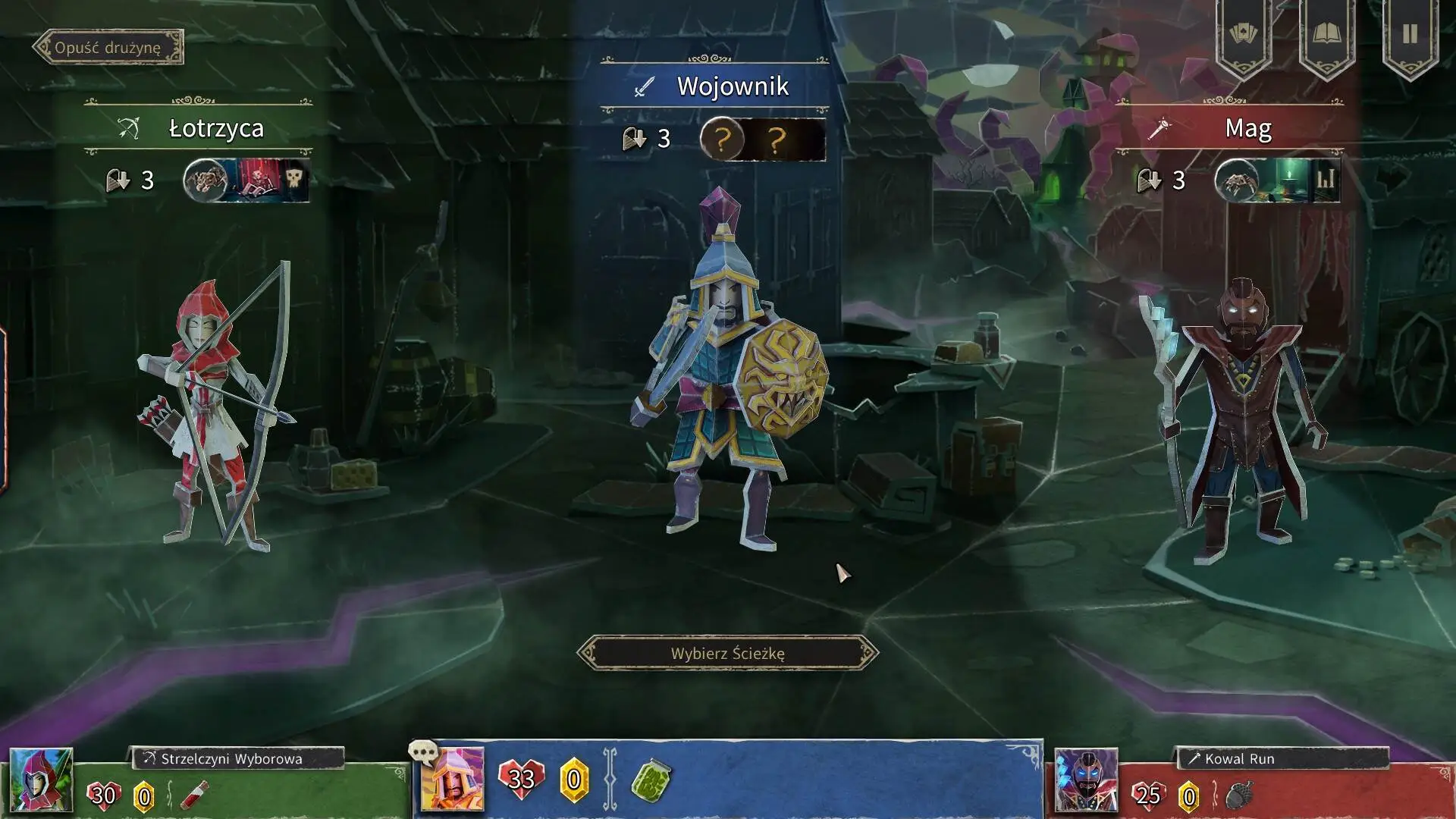Screen dimensions: 1456x819
Task: Pause the game with the pause banner
Action: pos(1410,34)
